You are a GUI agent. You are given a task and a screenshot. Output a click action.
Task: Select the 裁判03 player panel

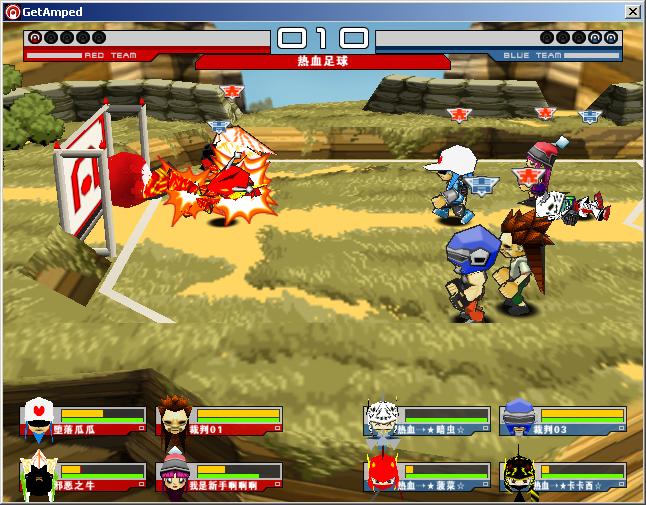[563, 420]
